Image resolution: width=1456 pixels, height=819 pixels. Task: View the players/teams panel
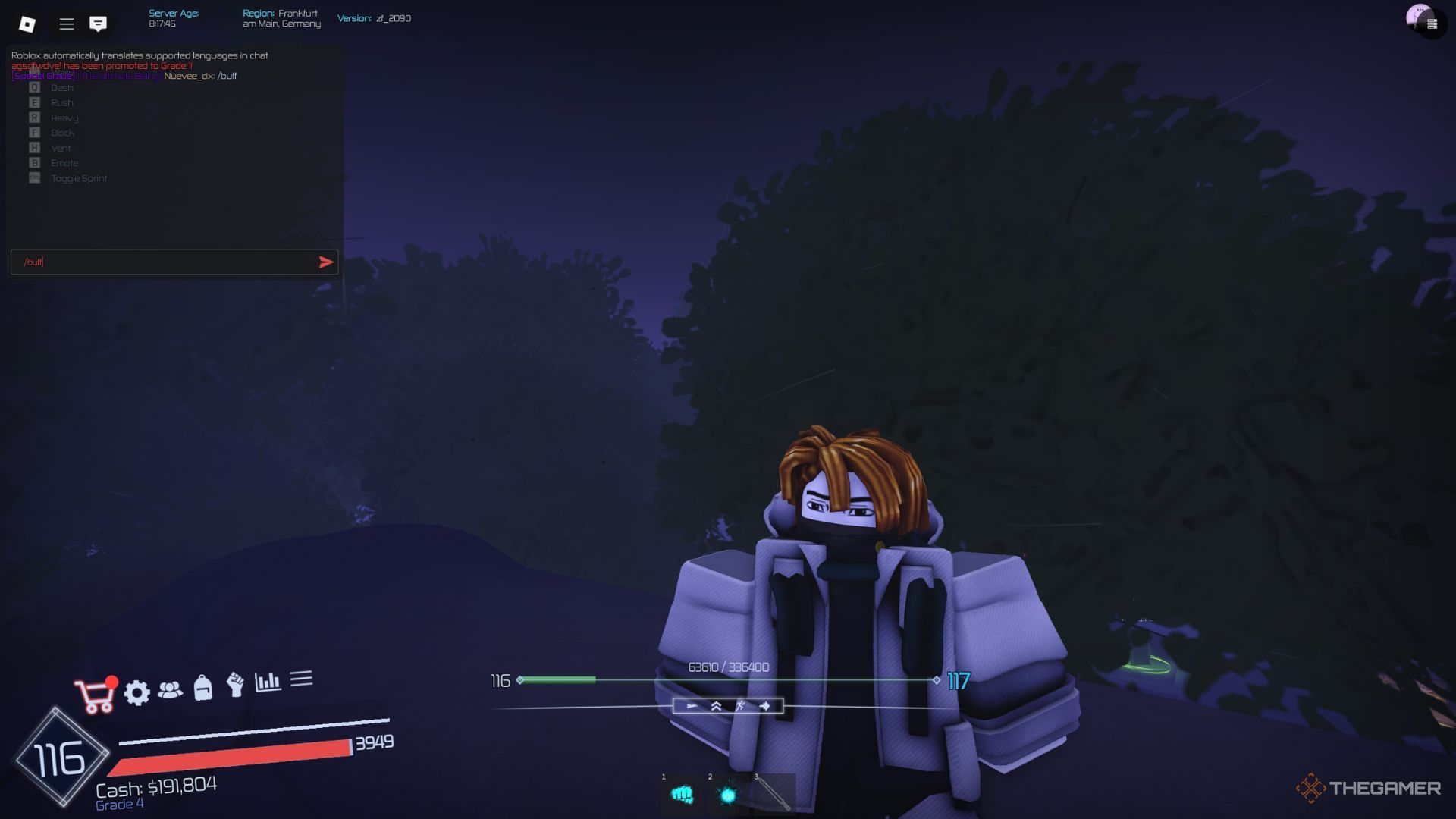(170, 690)
